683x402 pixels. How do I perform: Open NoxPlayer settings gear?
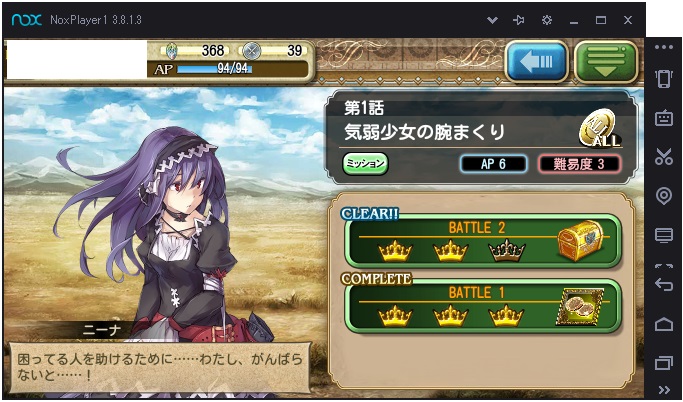547,19
